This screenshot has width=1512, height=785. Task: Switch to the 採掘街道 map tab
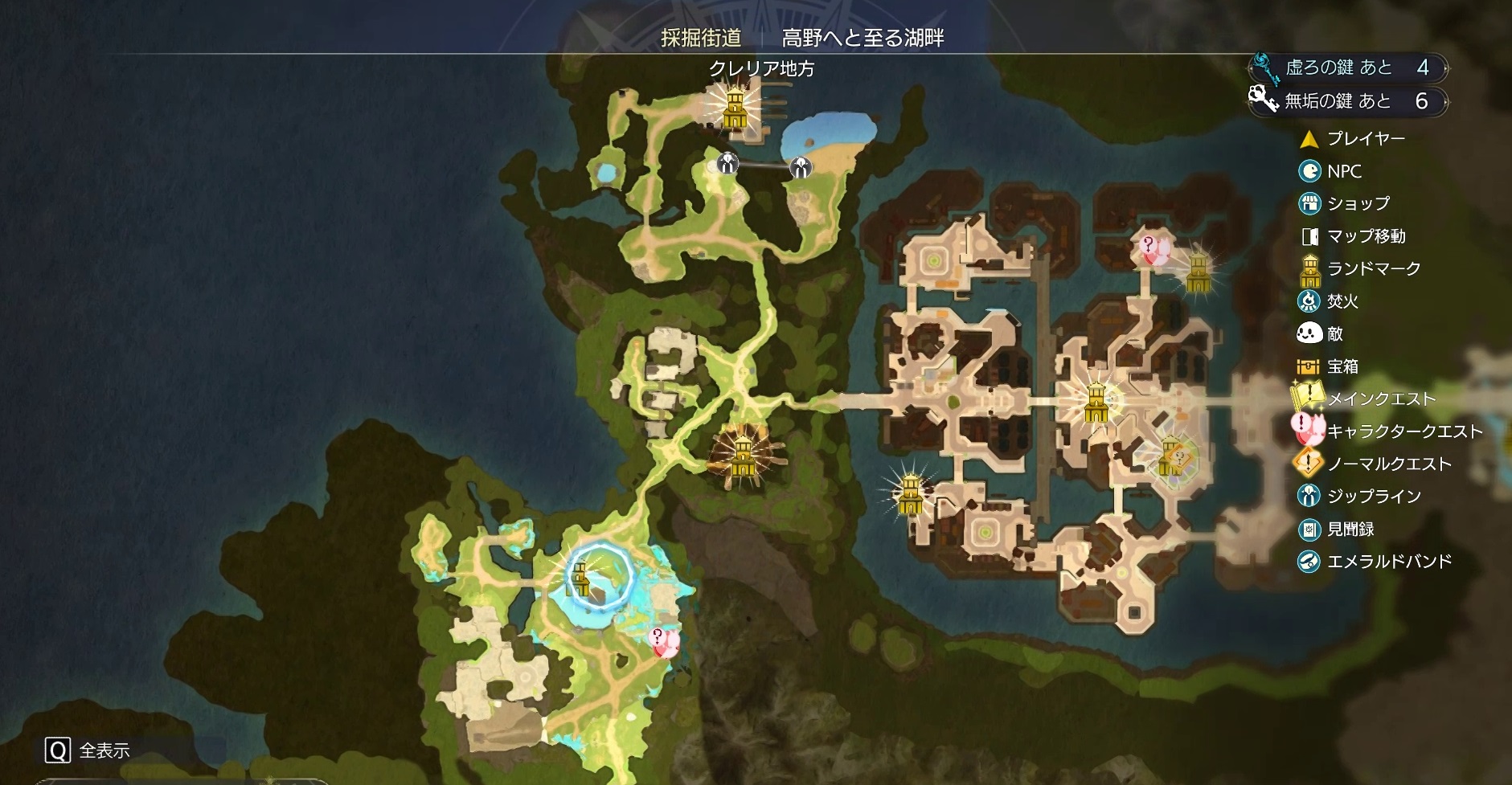(x=700, y=38)
